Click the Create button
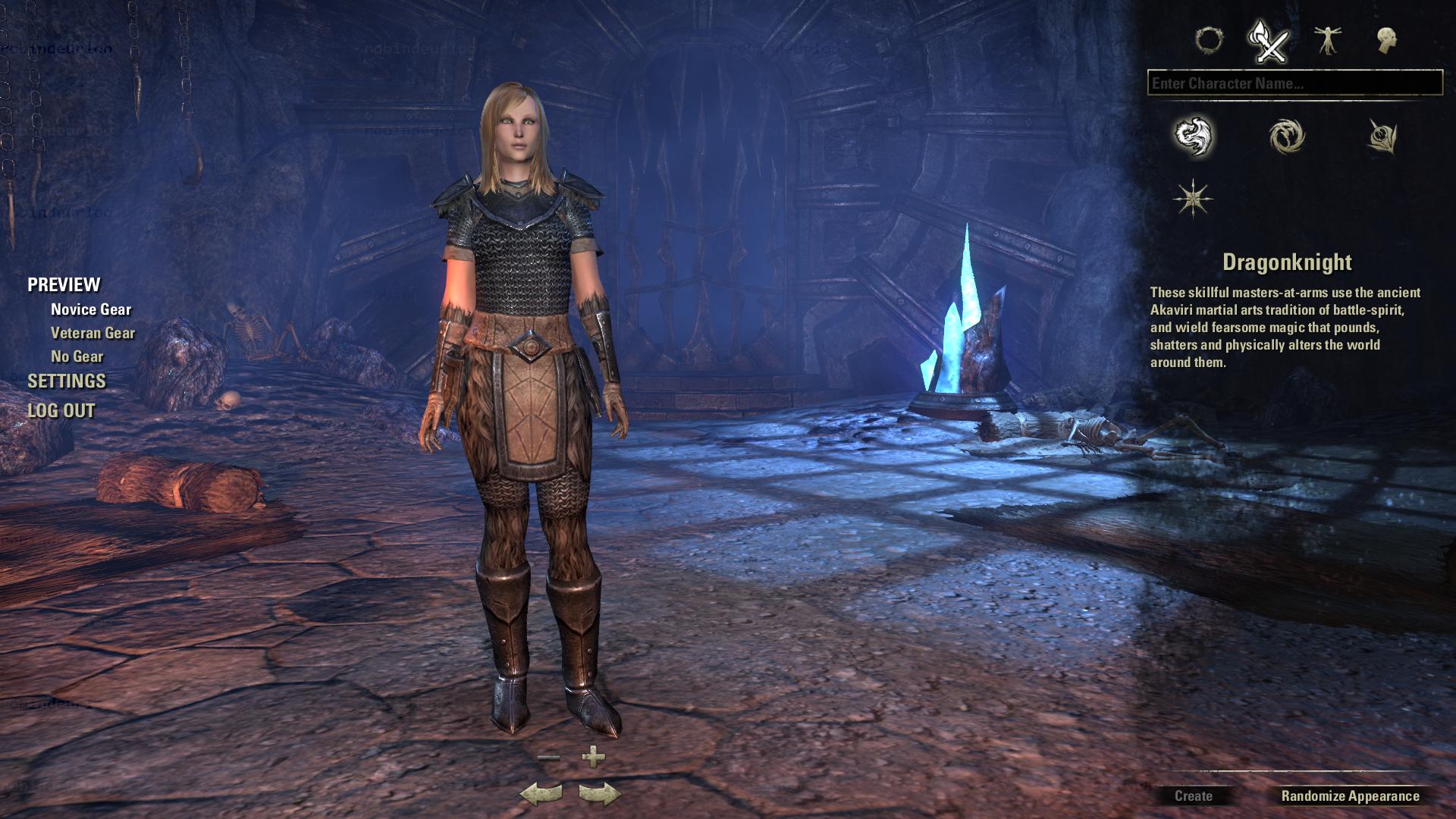 tap(1193, 796)
